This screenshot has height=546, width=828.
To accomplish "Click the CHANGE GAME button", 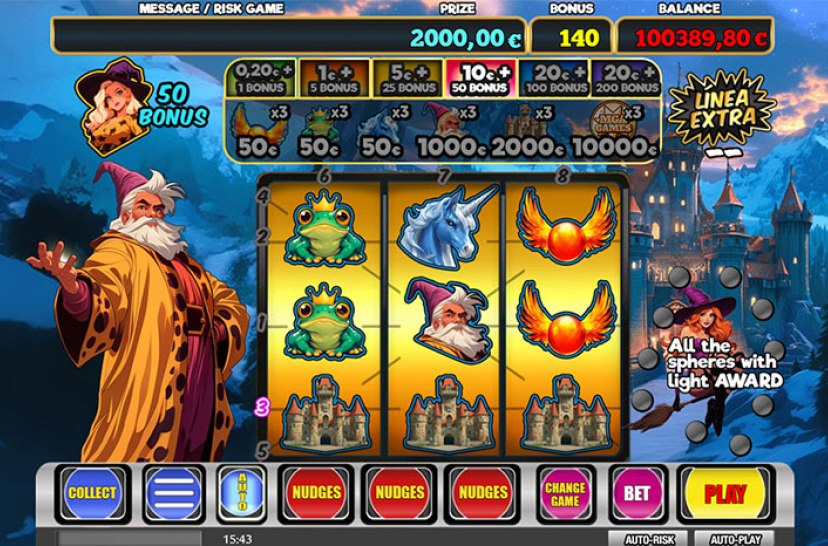I will click(x=566, y=493).
